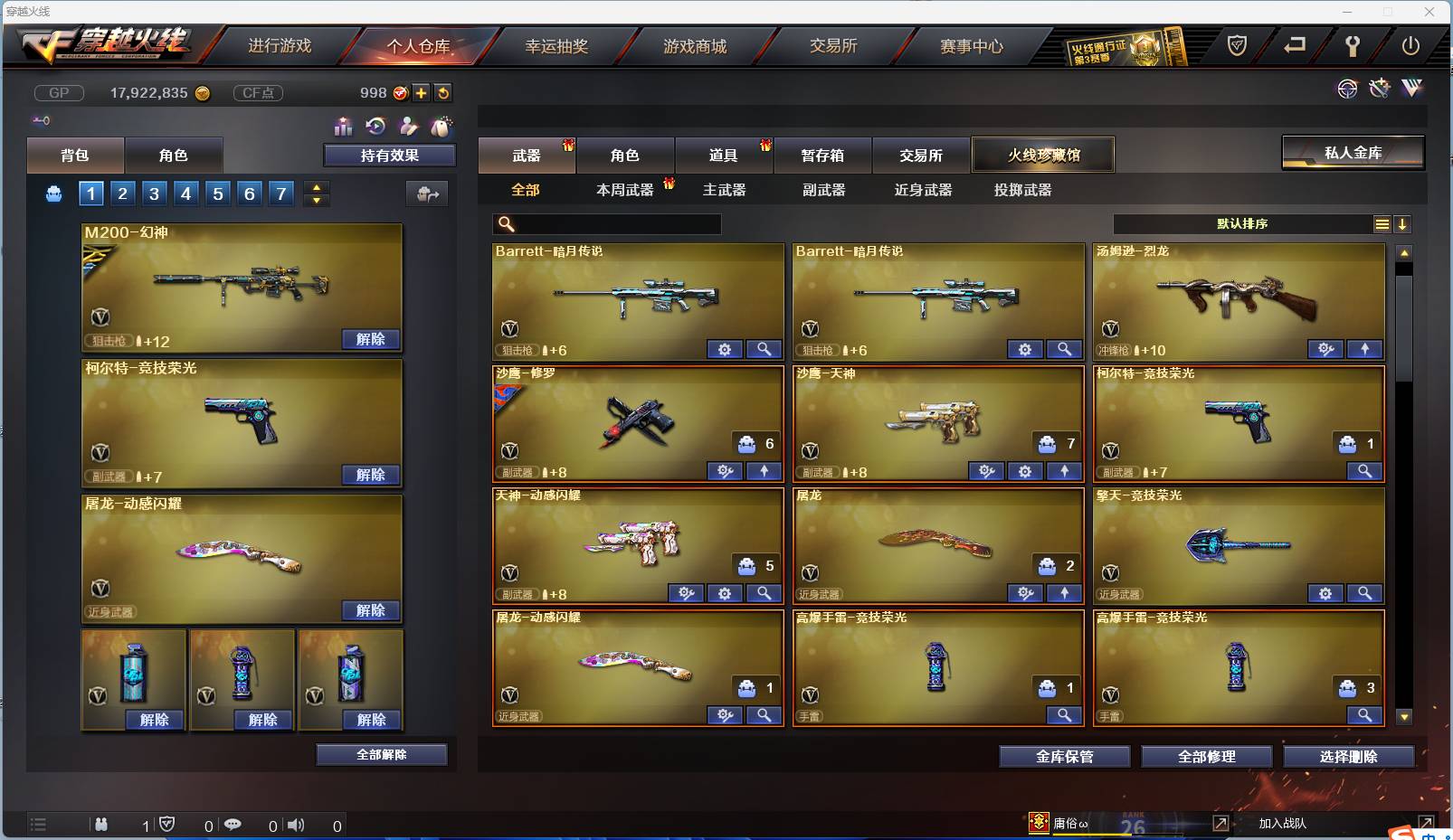Click the golden V badge icon top-right
Image resolution: width=1453 pixels, height=840 pixels.
point(1412,89)
